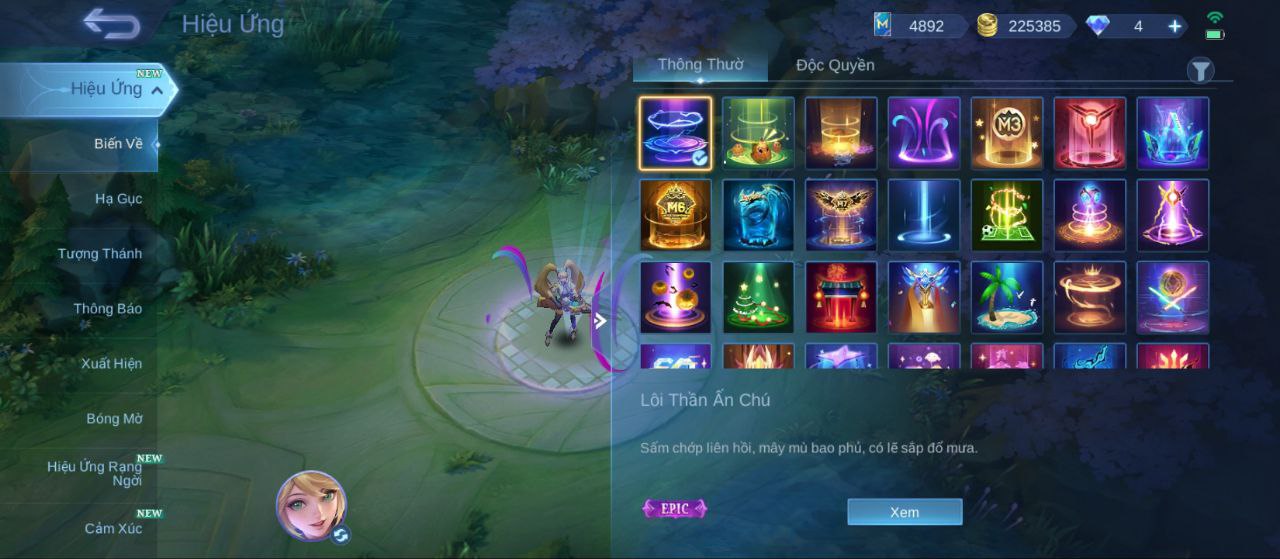Image resolution: width=1280 pixels, height=559 pixels.
Task: Select Hiệu Ứng Rạng Ngời entry
Action: 95,473
